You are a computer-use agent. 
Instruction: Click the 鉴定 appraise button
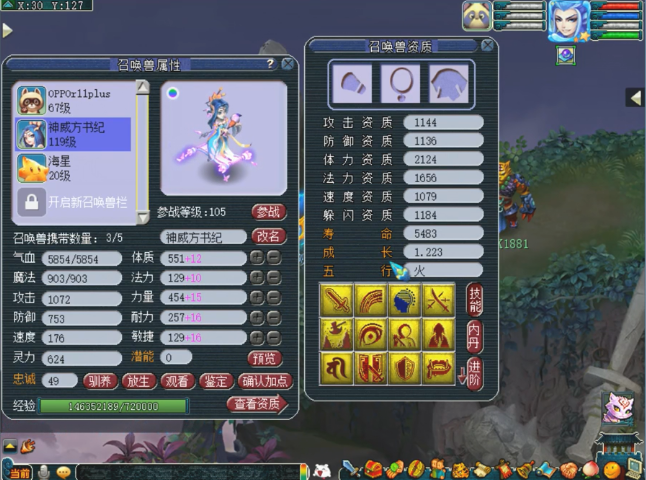tap(216, 381)
